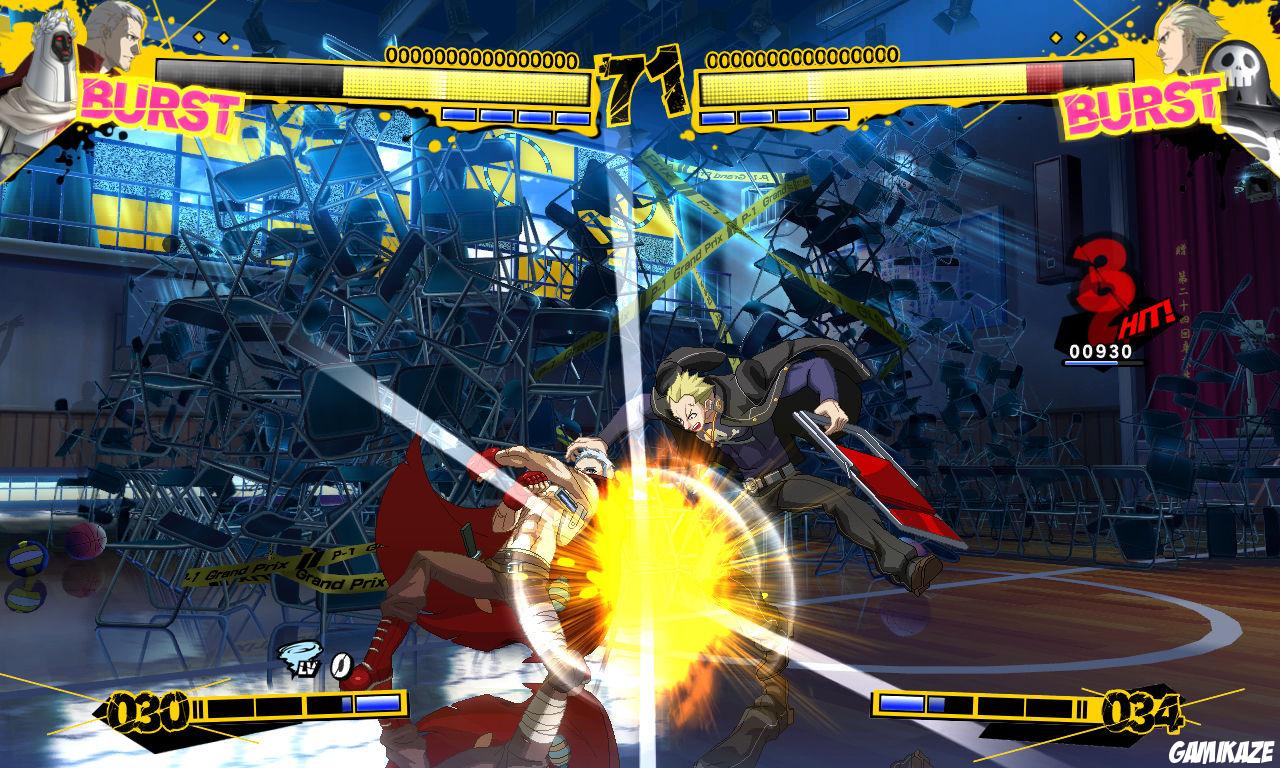Expand the damage score 00930 readout

pos(1100,351)
